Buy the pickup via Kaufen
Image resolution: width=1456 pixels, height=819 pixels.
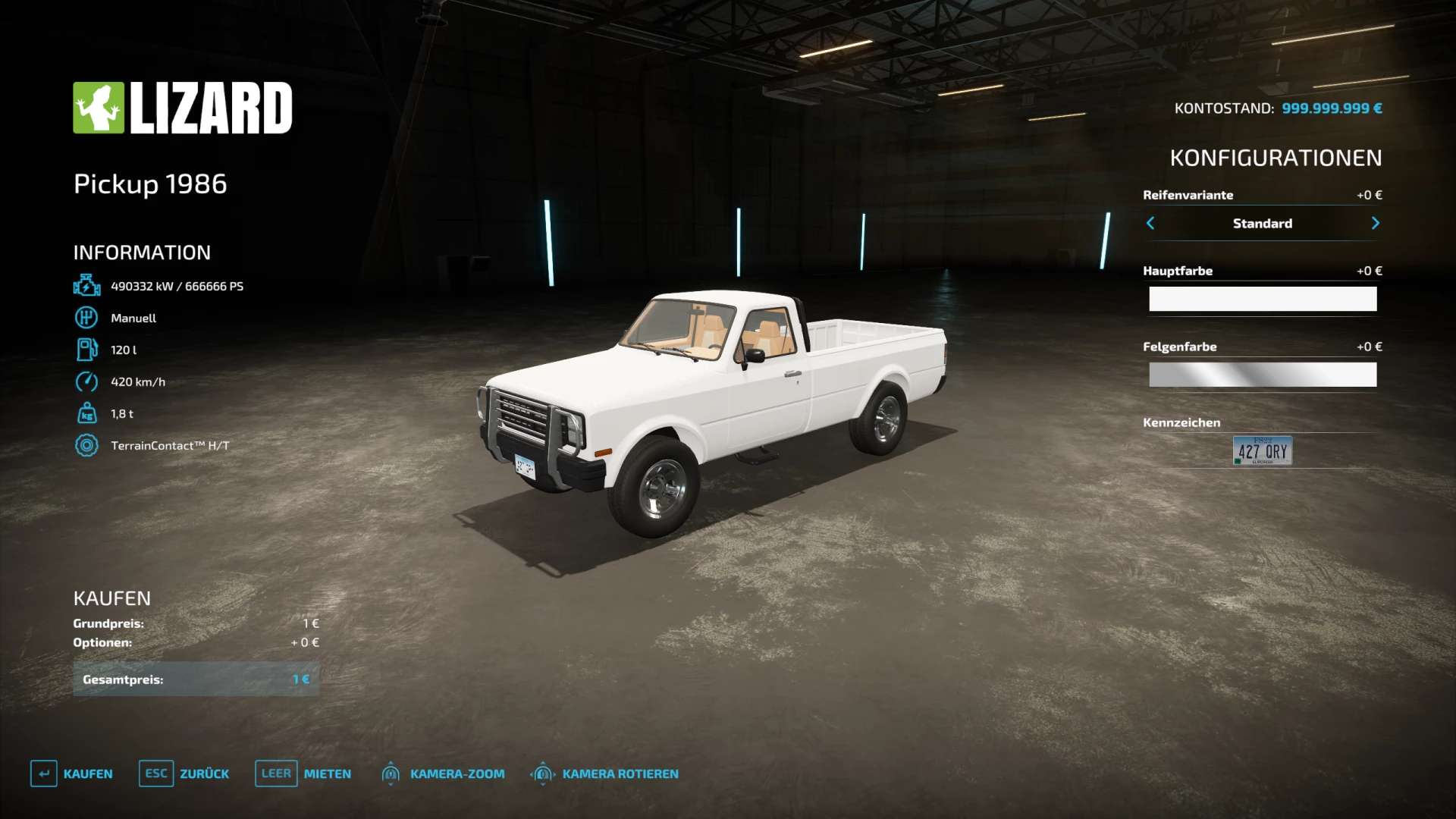pyautogui.click(x=72, y=773)
